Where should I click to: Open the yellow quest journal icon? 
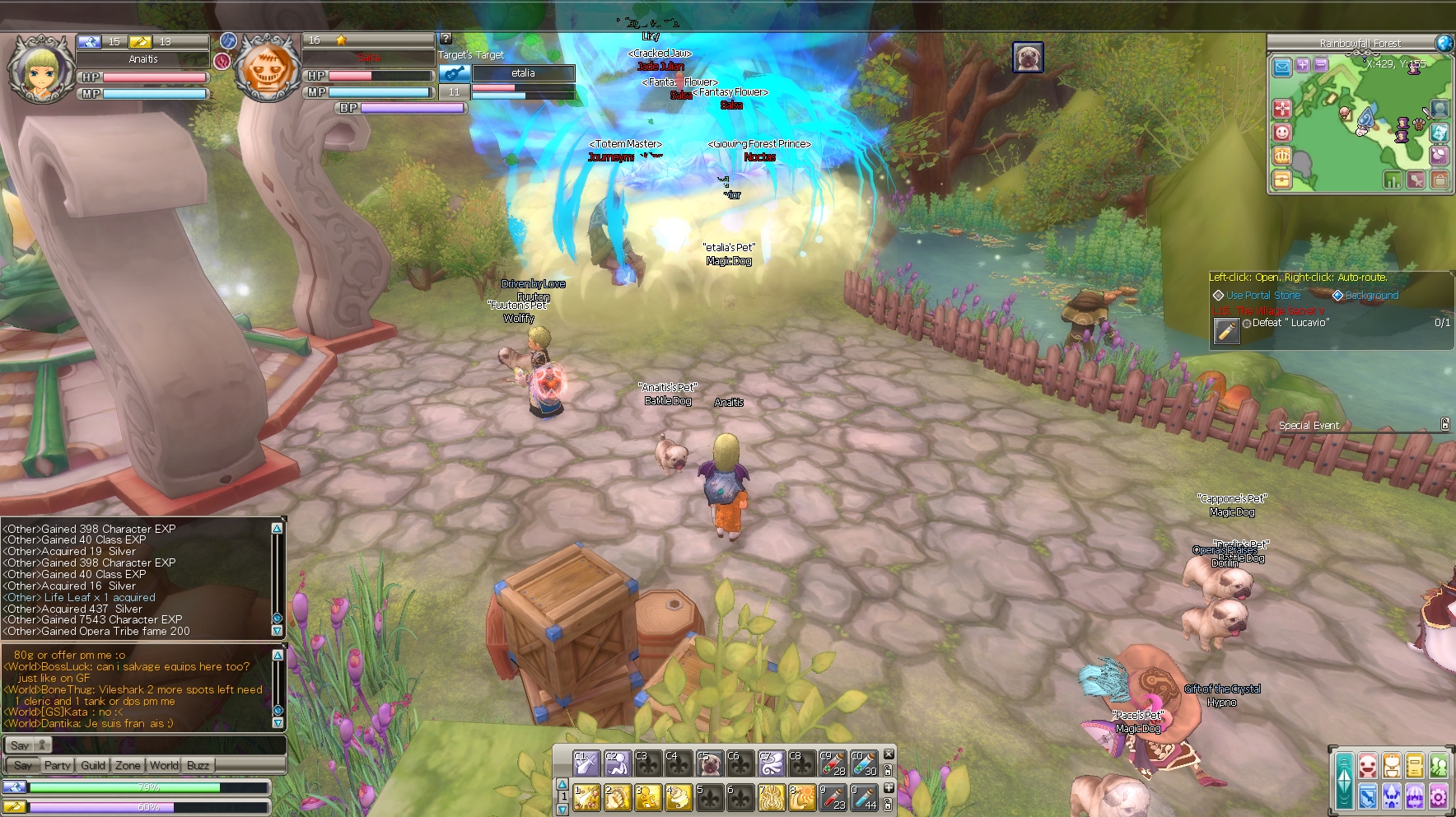(1415, 765)
